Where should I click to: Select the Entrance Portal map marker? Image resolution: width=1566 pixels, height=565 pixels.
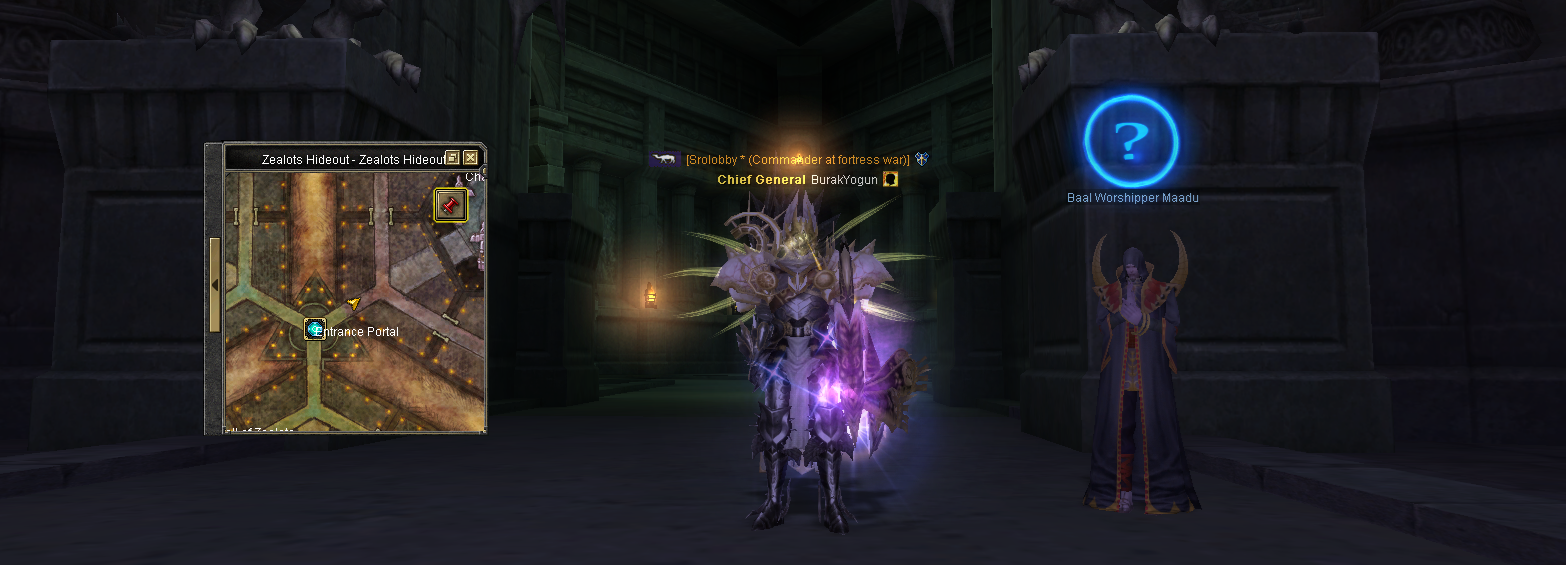[315, 329]
